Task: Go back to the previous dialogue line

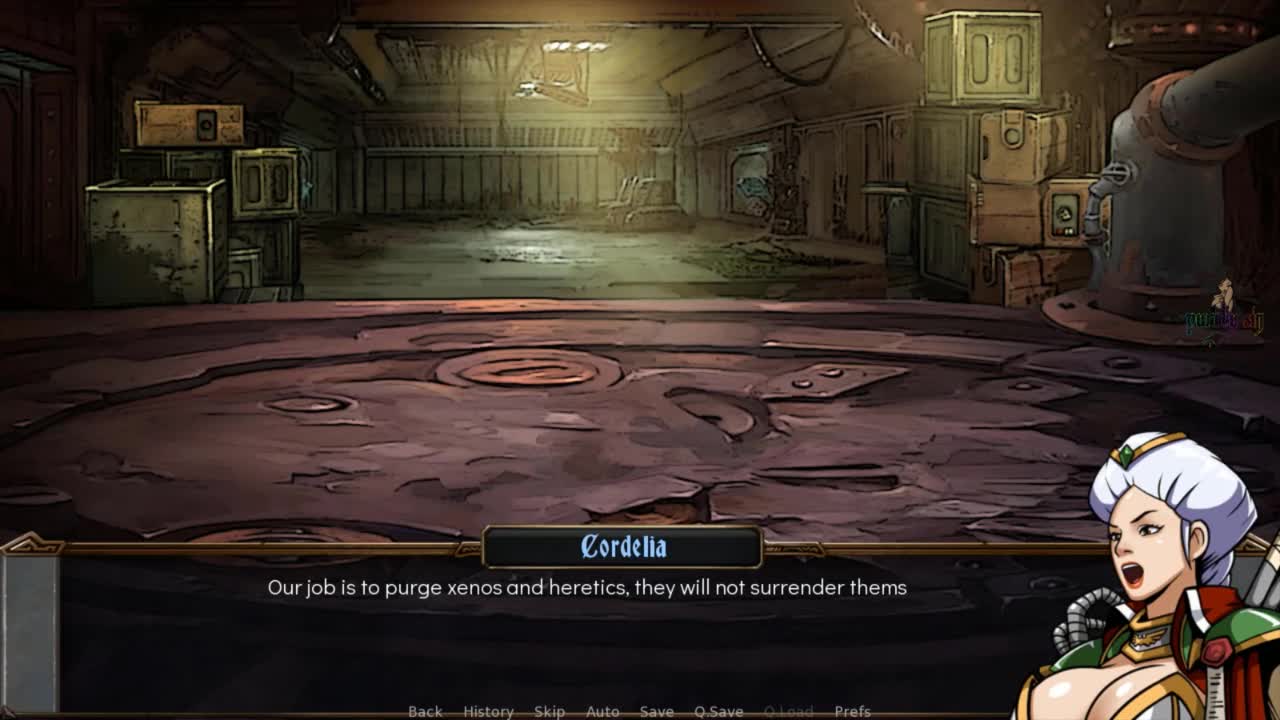Action: pyautogui.click(x=425, y=711)
